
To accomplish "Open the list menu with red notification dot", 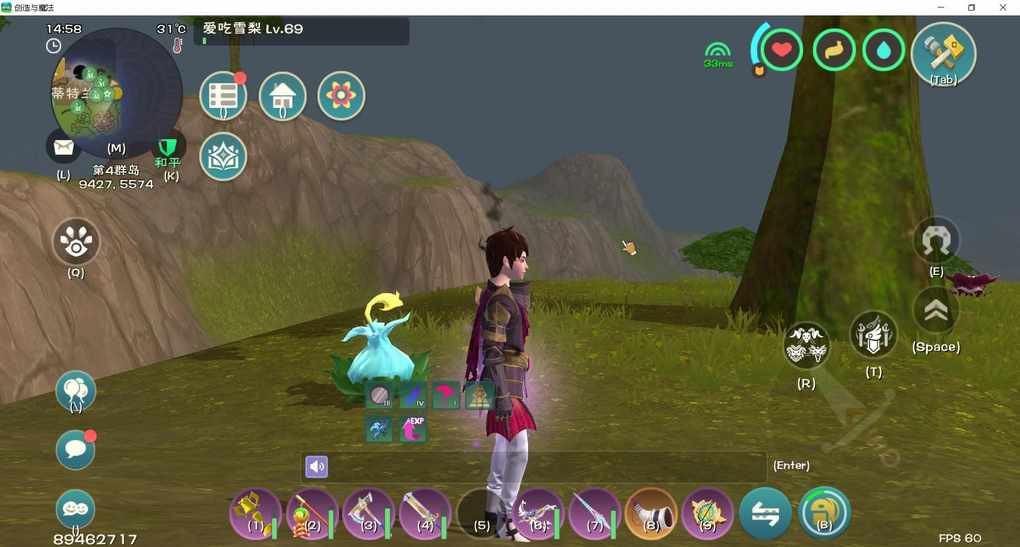I will [223, 96].
